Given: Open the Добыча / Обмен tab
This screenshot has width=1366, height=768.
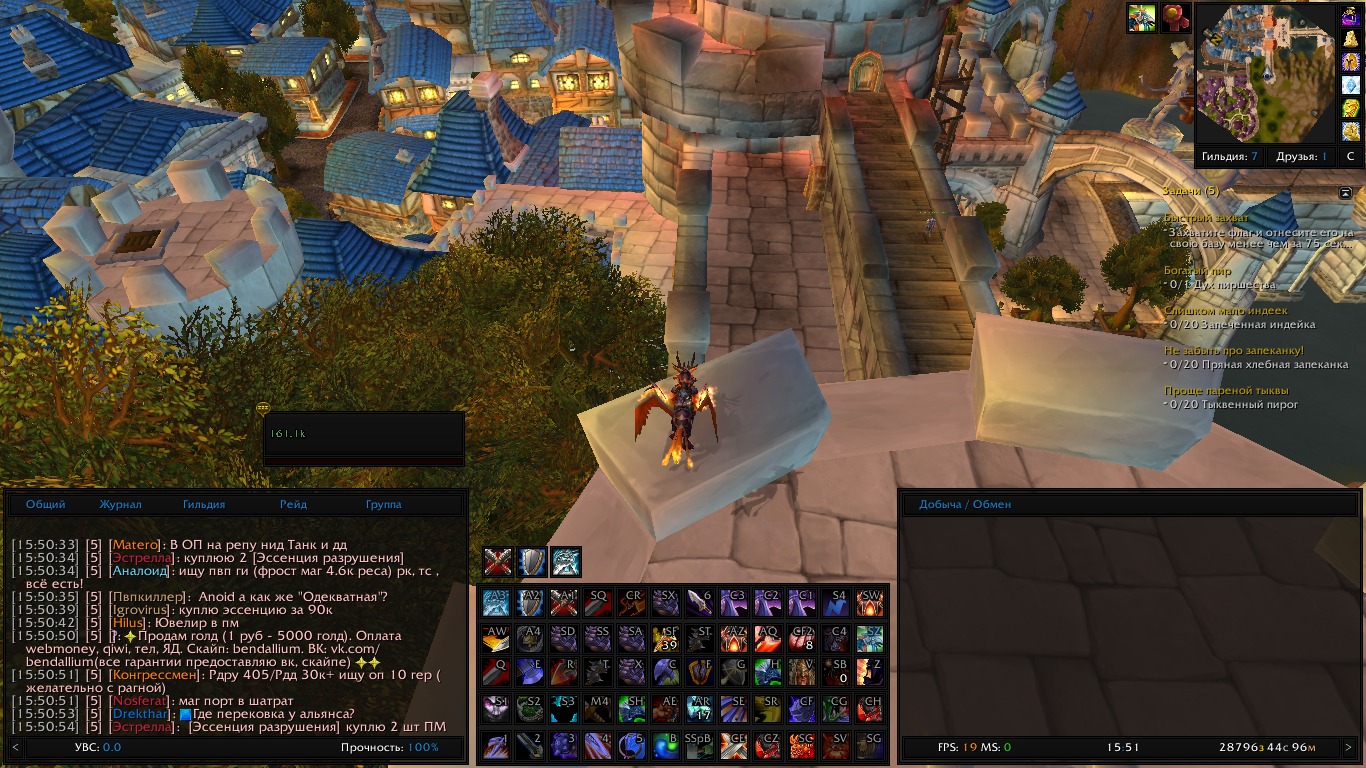Looking at the screenshot, I should point(965,505).
